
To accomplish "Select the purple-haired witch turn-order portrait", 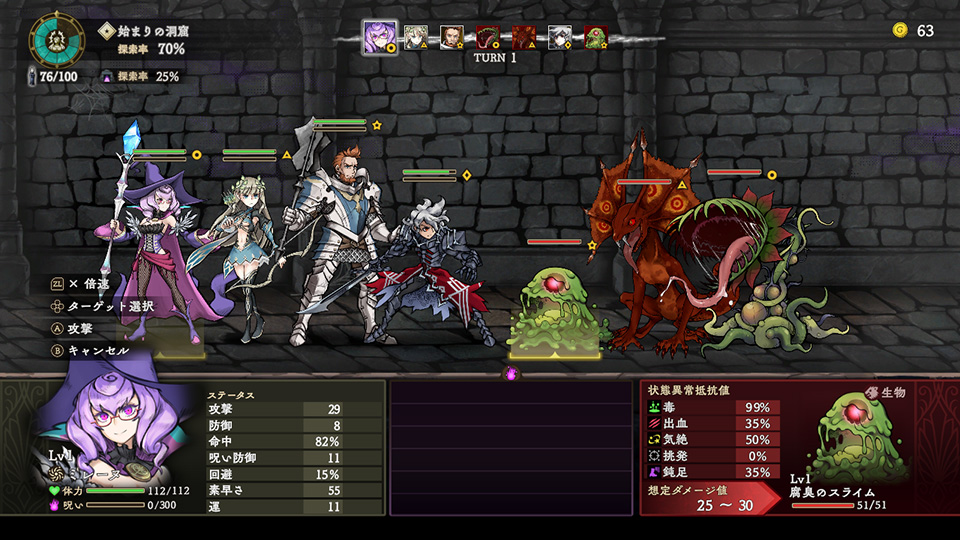I will click(379, 38).
